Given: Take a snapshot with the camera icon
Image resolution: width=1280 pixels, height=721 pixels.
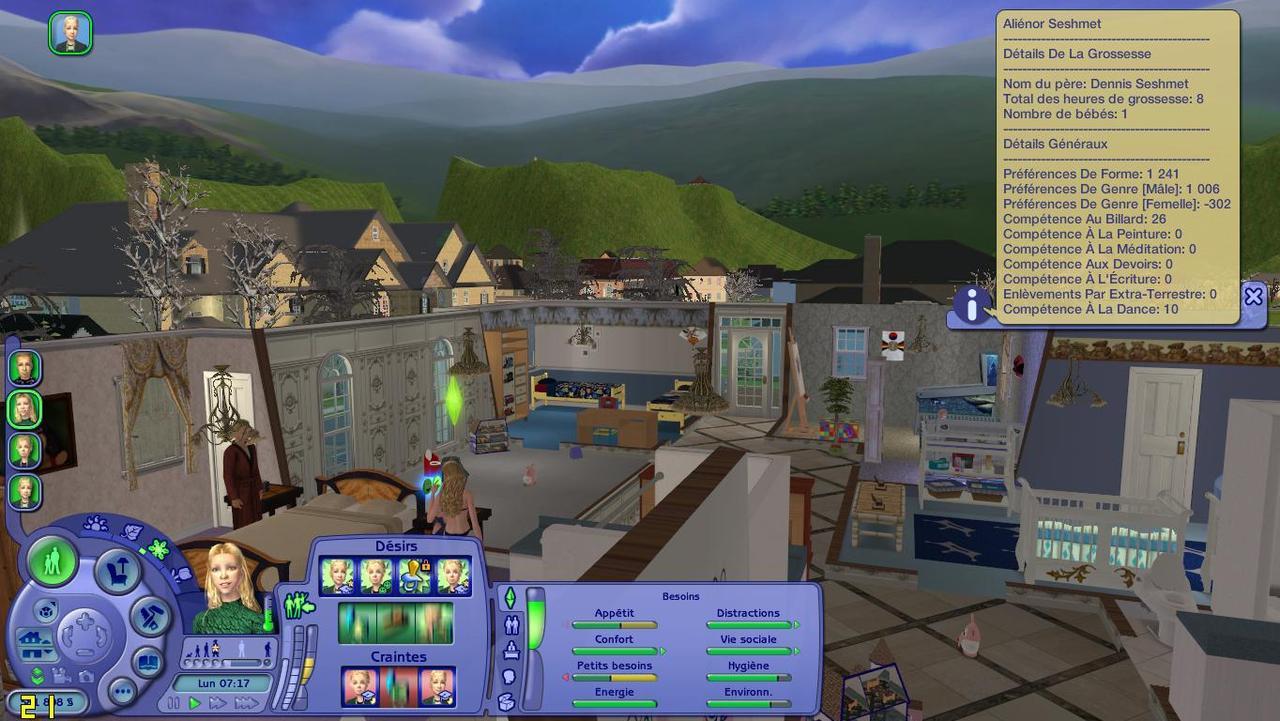Looking at the screenshot, I should [x=88, y=676].
